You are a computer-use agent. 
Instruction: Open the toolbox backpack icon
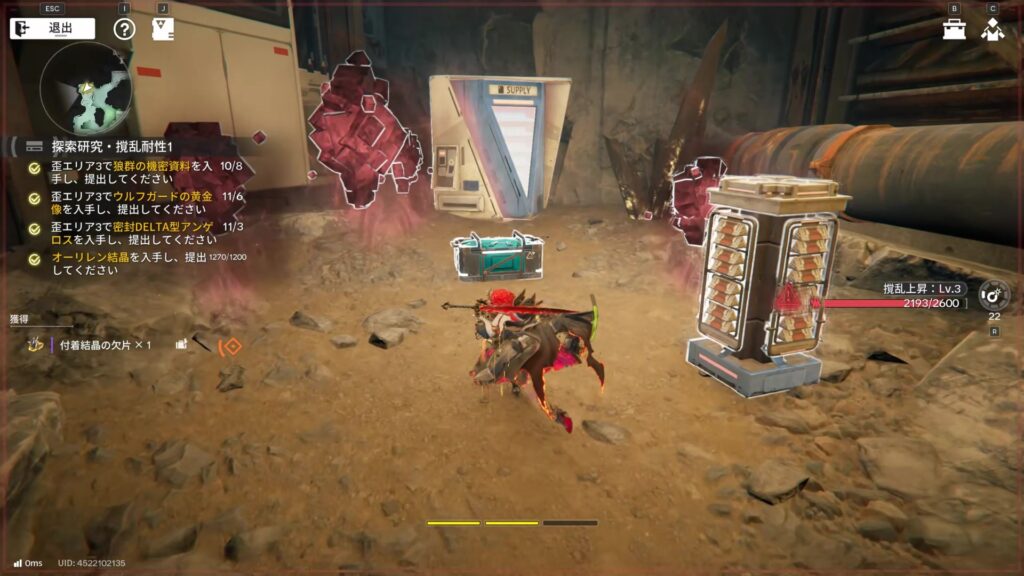954,29
